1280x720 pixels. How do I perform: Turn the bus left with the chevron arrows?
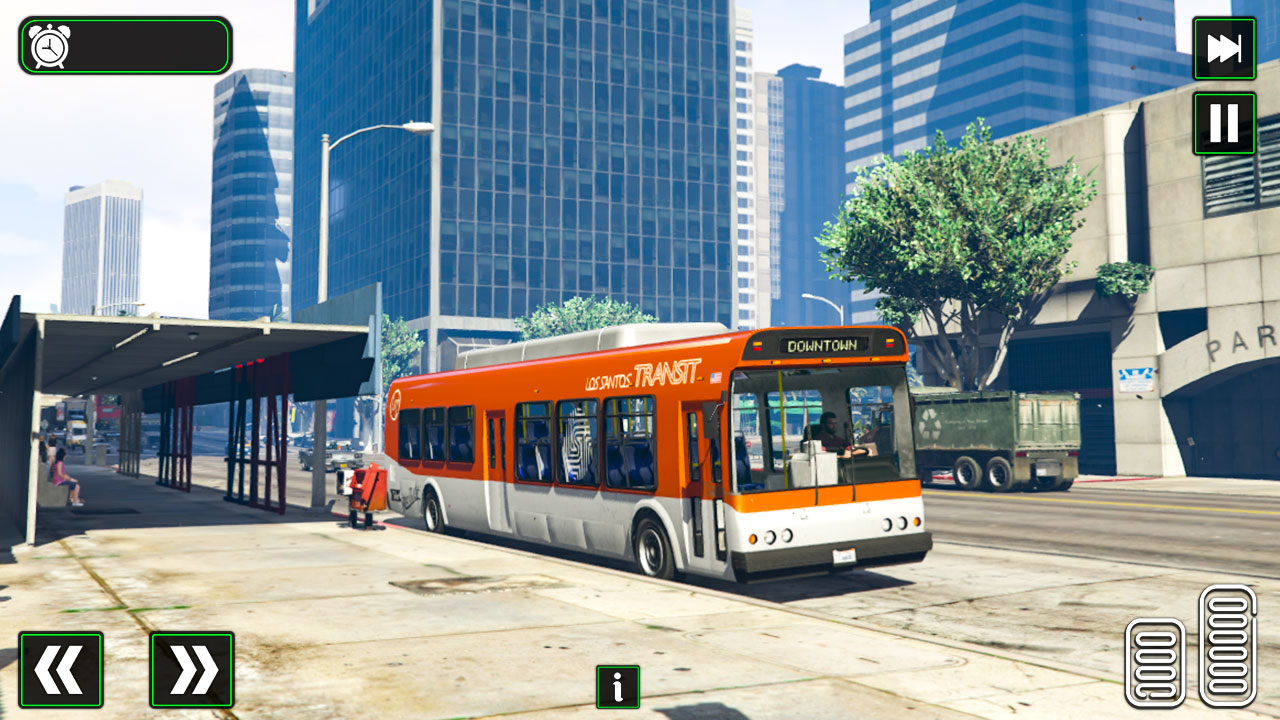point(63,668)
